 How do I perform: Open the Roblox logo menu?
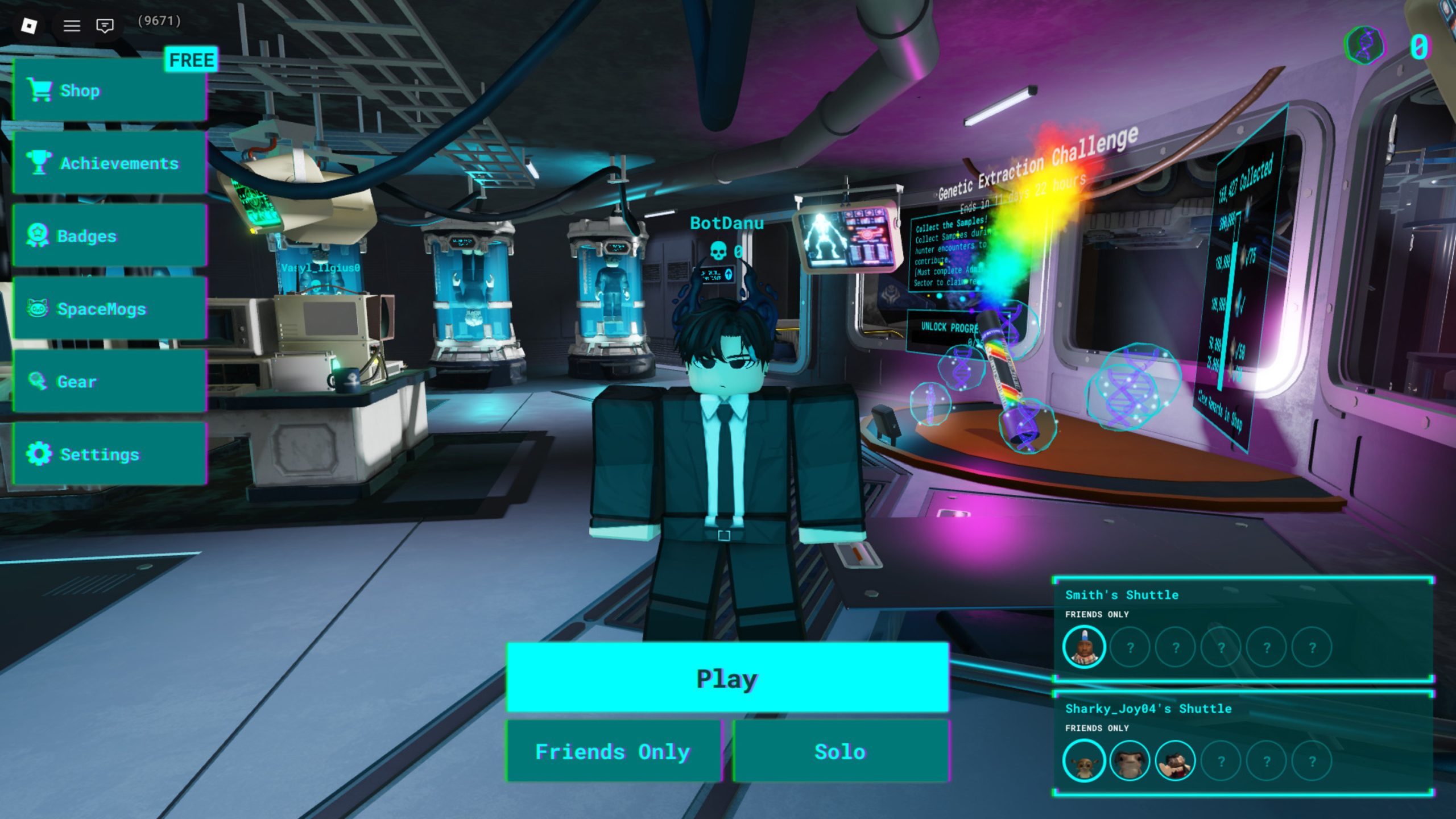coord(29,26)
